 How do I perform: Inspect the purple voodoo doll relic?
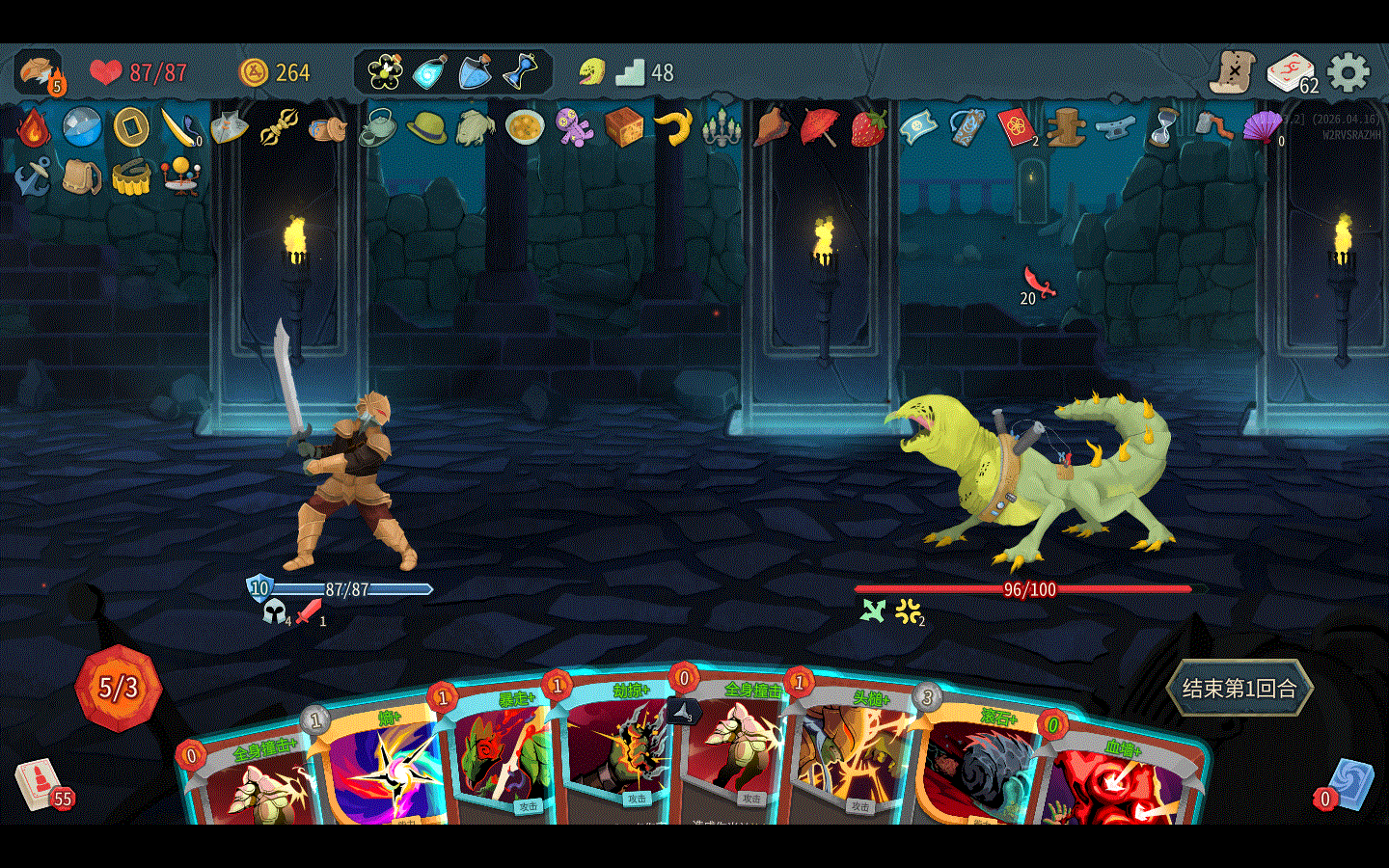coord(574,127)
